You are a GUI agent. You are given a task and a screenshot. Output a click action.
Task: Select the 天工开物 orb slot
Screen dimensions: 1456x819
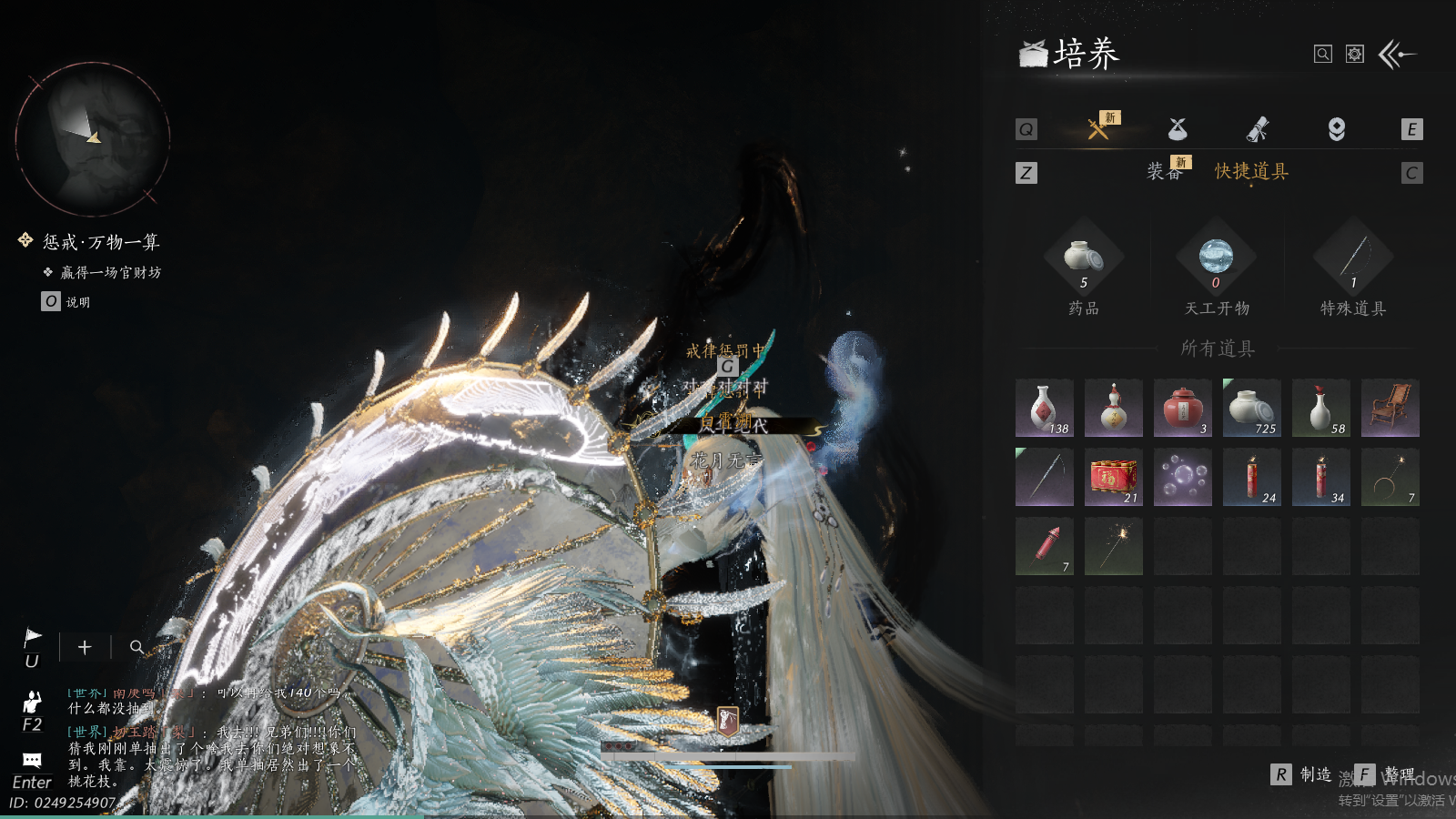pyautogui.click(x=1216, y=259)
